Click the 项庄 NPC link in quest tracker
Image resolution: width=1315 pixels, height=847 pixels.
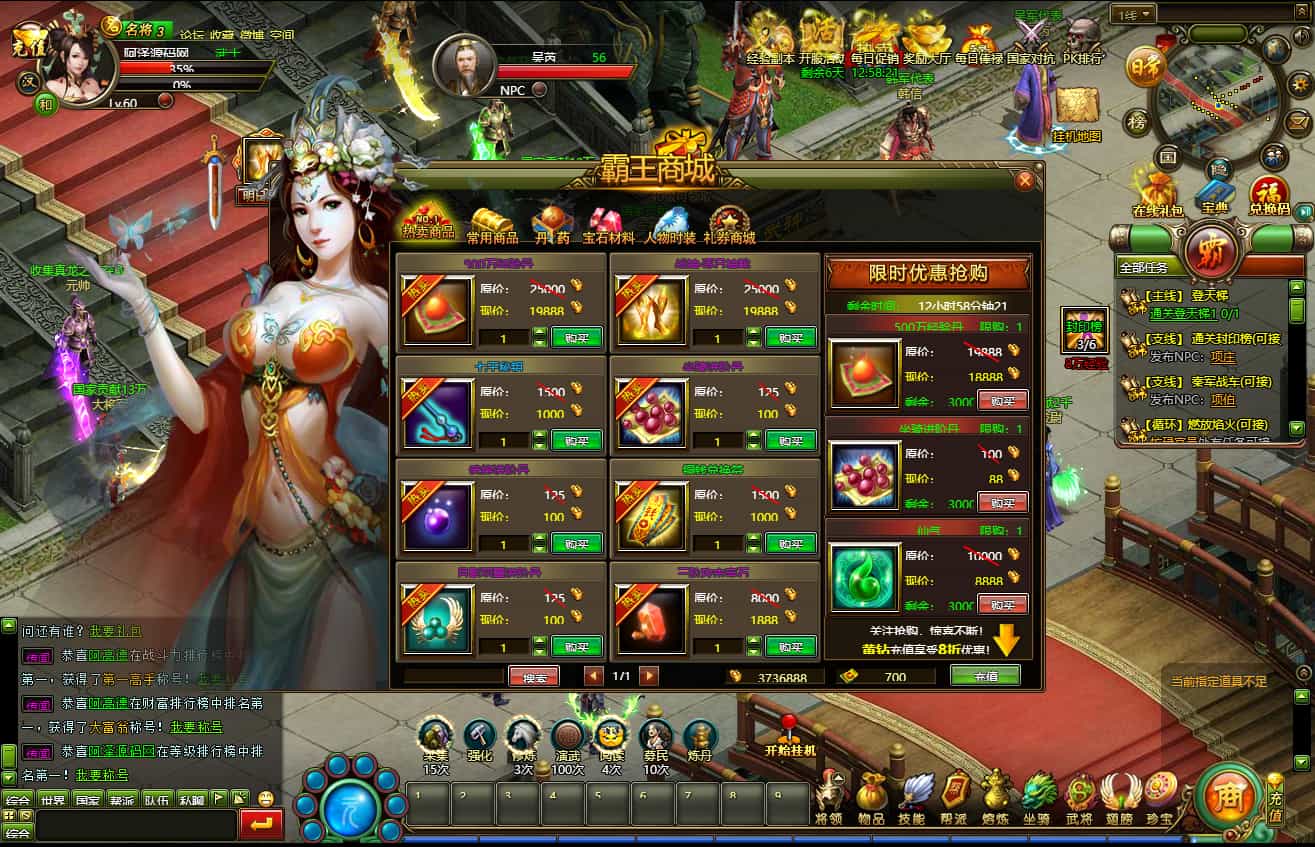[1222, 357]
